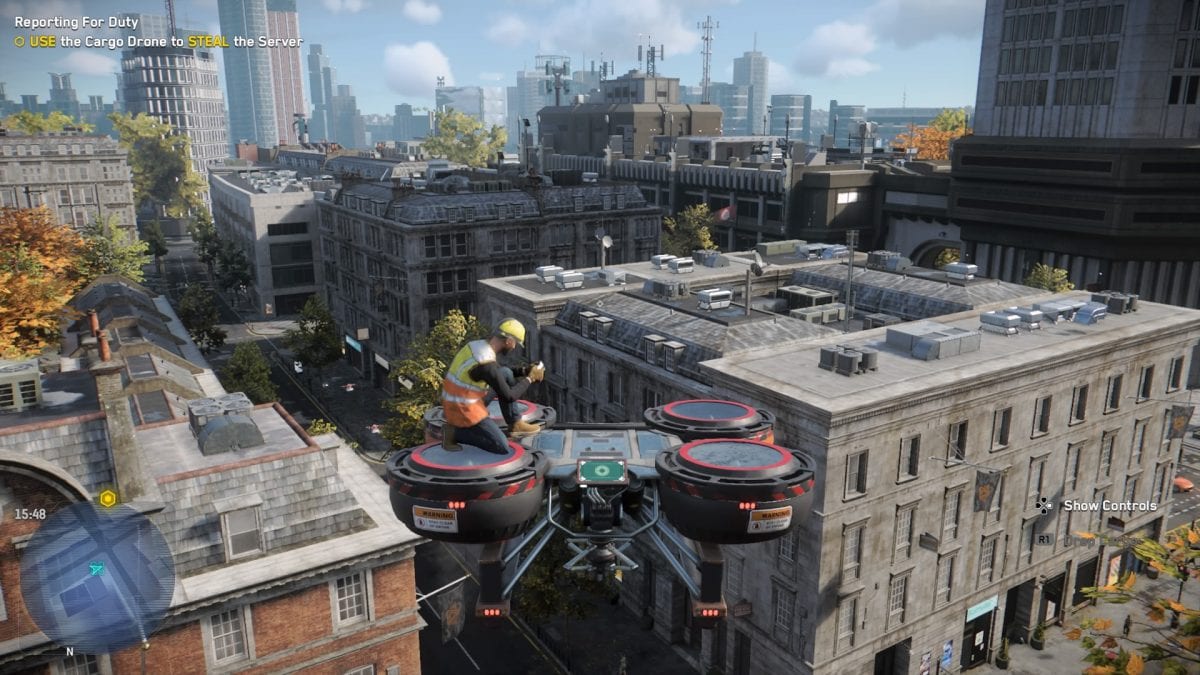1200x675 pixels.
Task: Select the yellow hexagon objective marker
Action: pyautogui.click(x=107, y=498)
